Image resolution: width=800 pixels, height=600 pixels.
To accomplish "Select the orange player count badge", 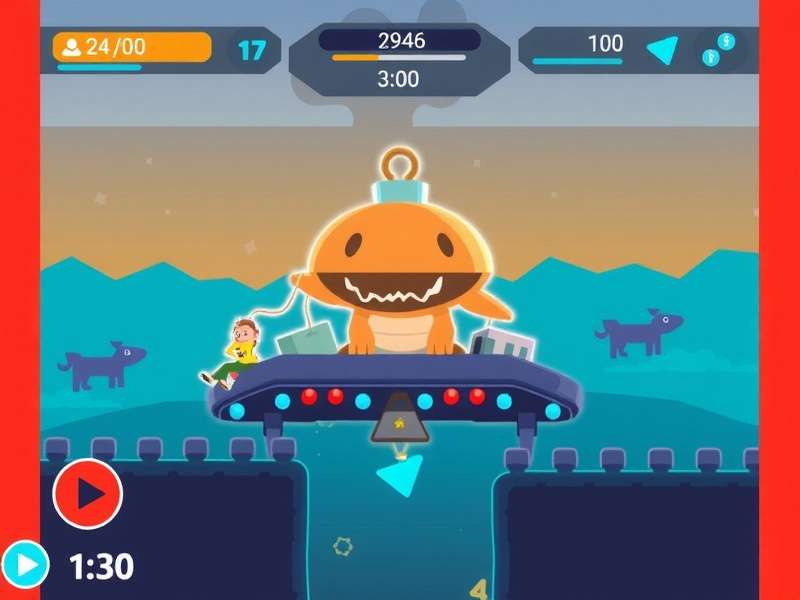I will click(132, 47).
